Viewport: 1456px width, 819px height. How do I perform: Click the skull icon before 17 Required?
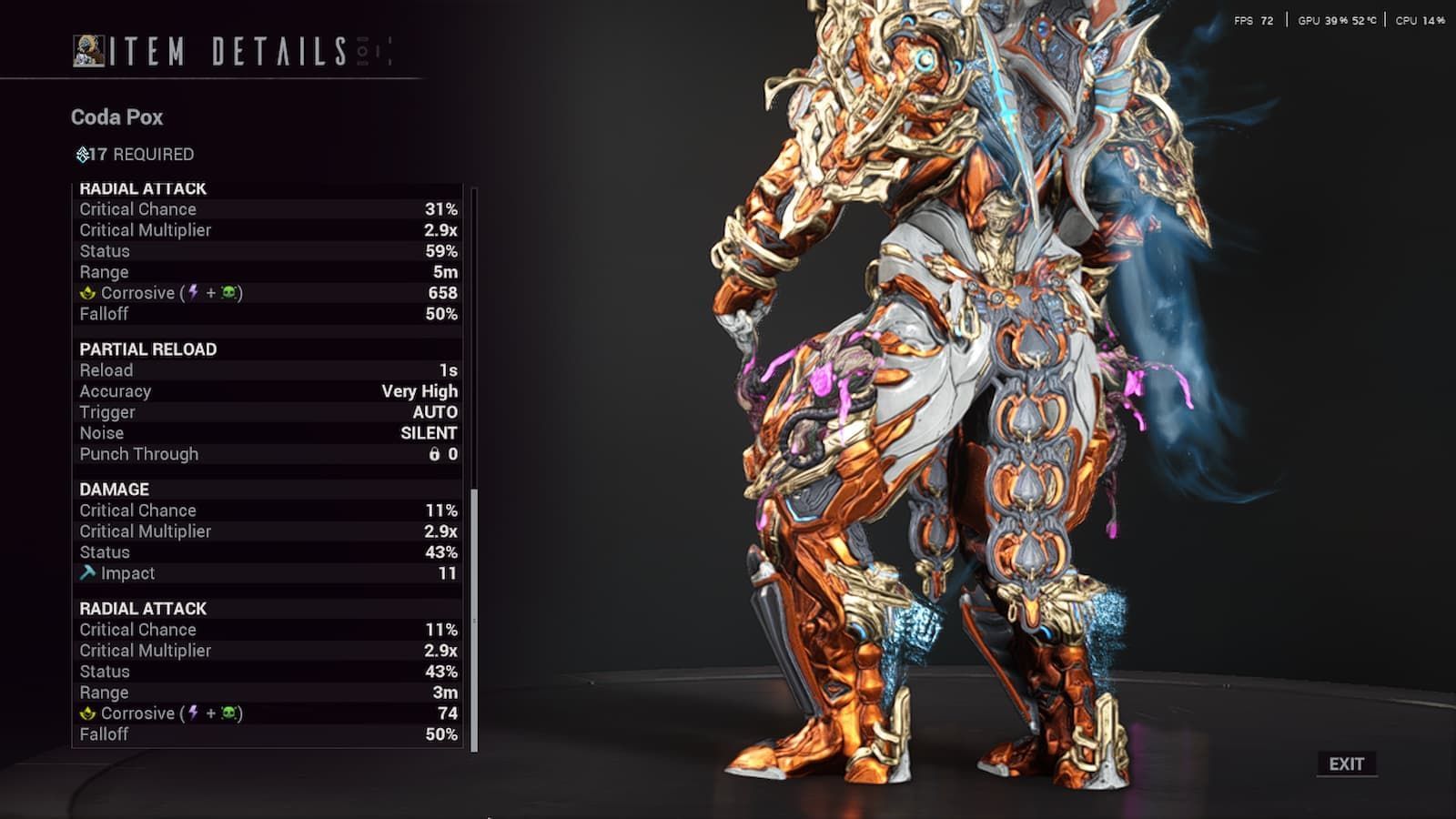pyautogui.click(x=81, y=155)
